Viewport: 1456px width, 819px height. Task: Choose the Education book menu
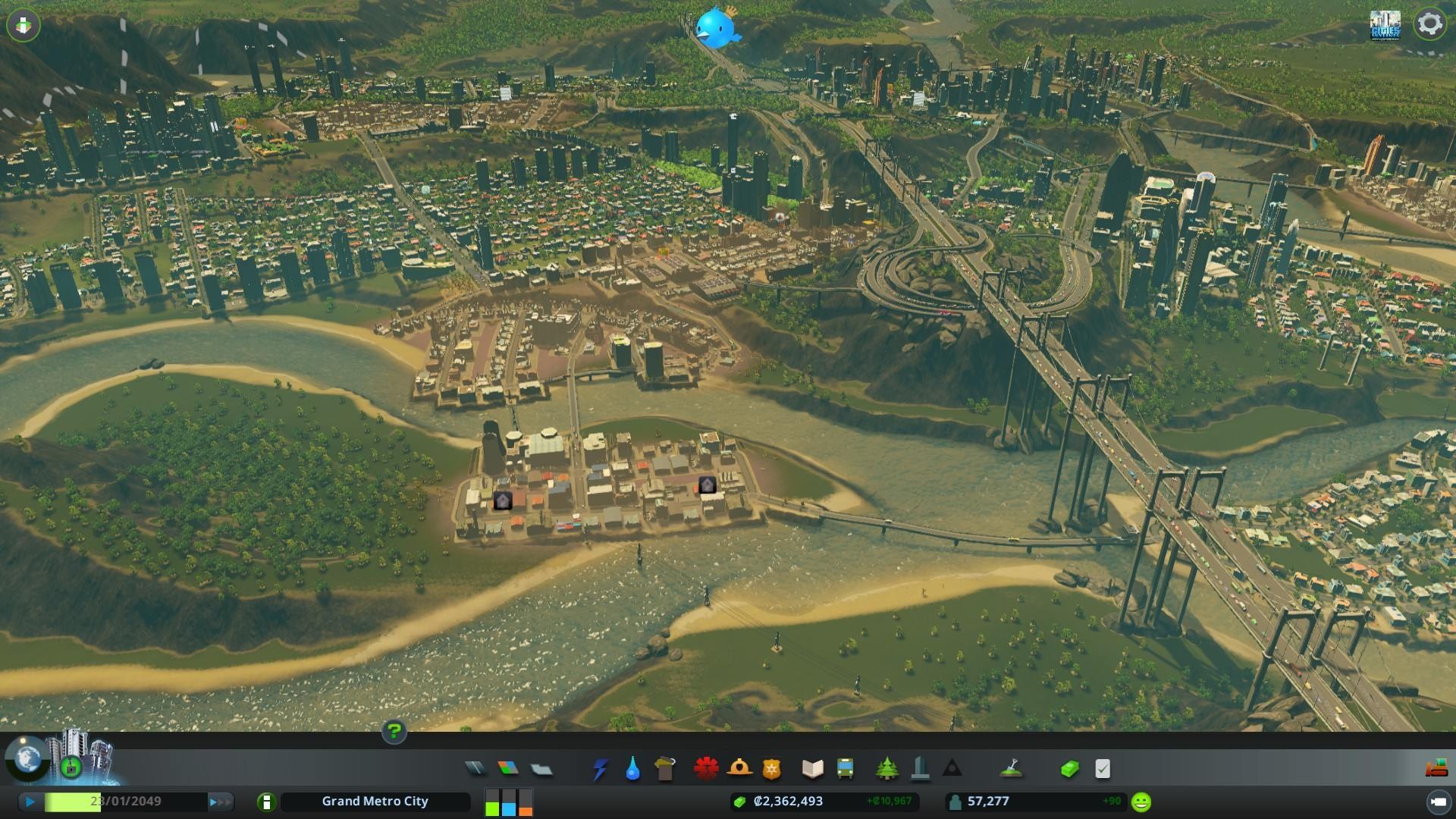812,769
